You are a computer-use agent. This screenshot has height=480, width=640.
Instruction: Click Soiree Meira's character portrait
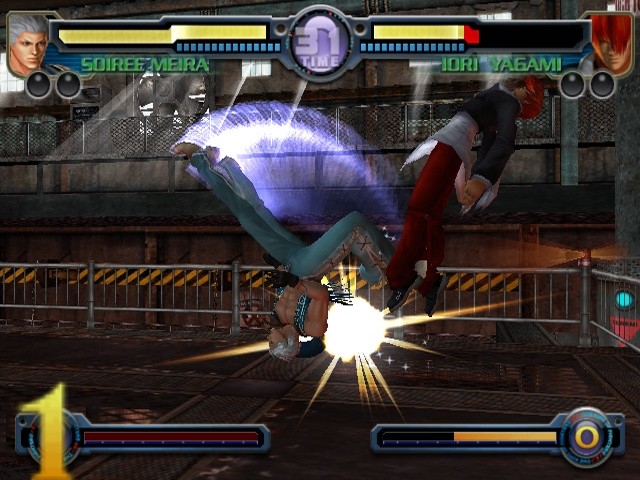pyautogui.click(x=28, y=42)
